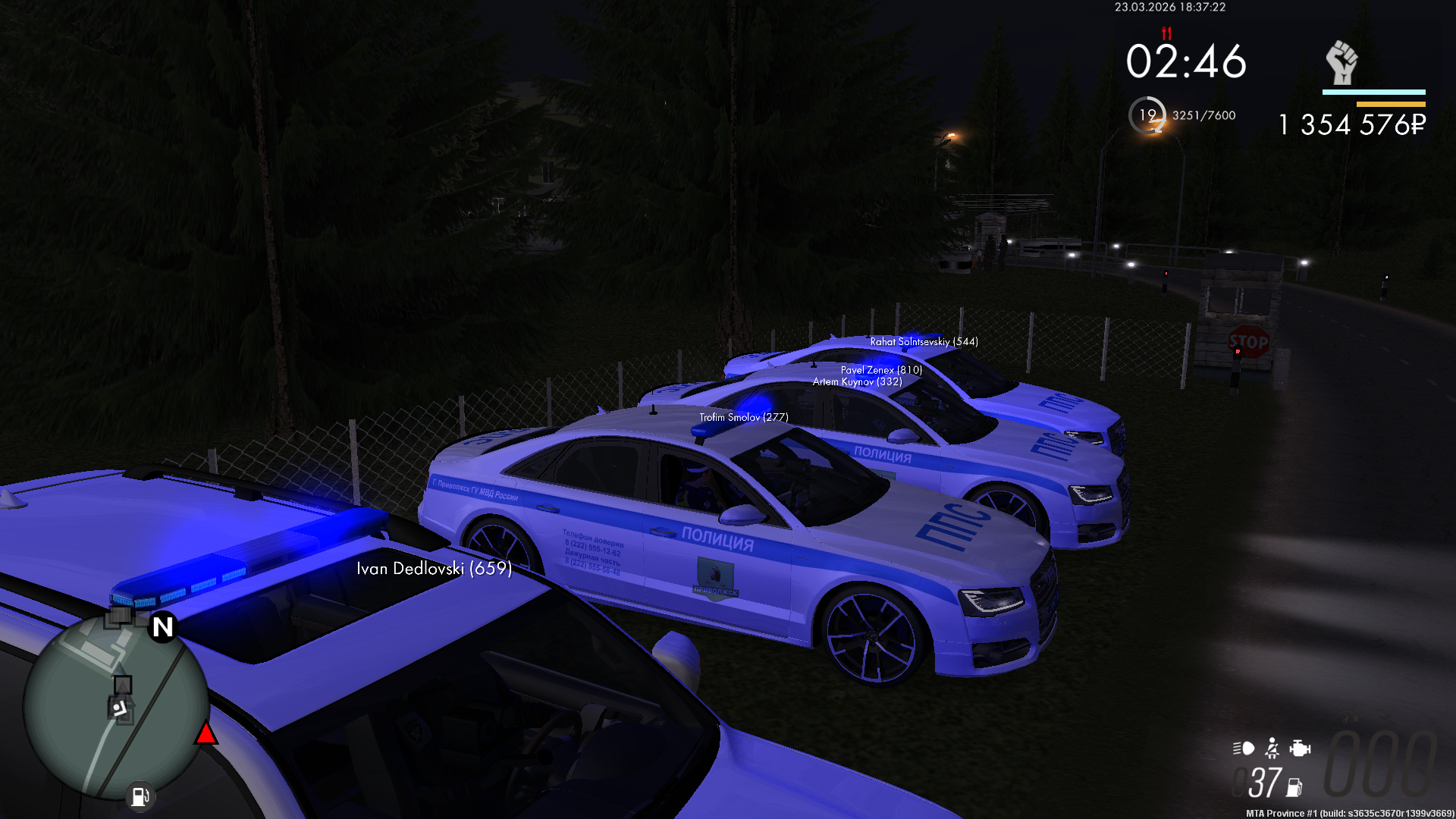
Task: Select the red triangle marker on the minimap edge
Action: point(206,734)
